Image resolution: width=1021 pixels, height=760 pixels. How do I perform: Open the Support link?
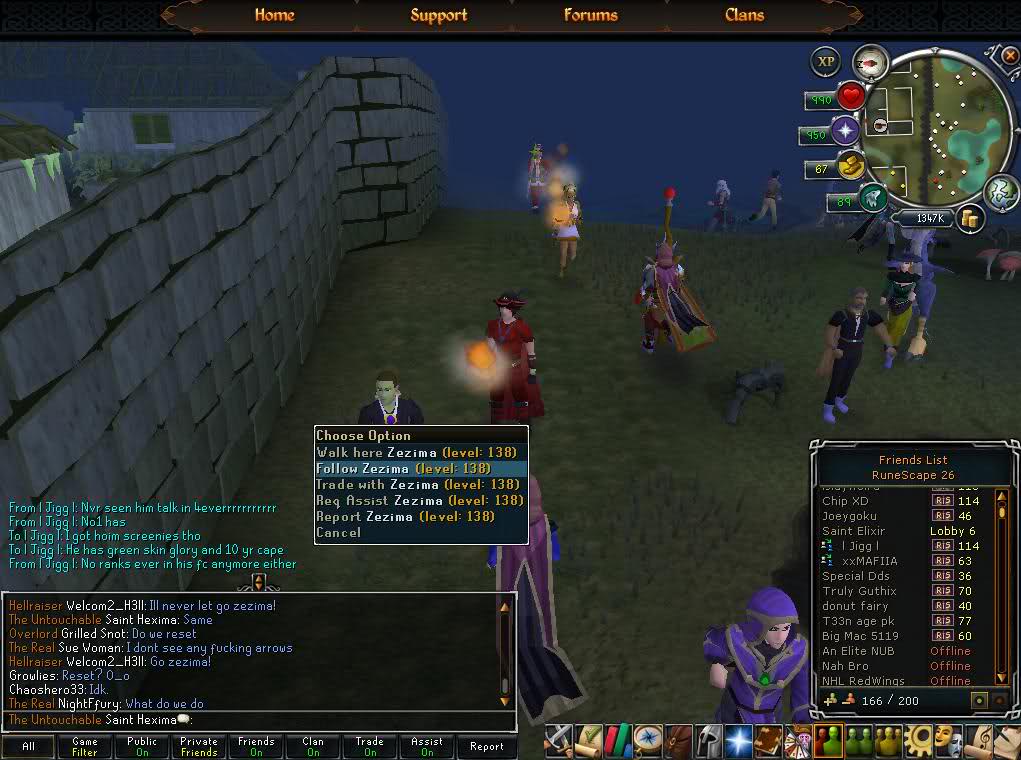tap(438, 15)
